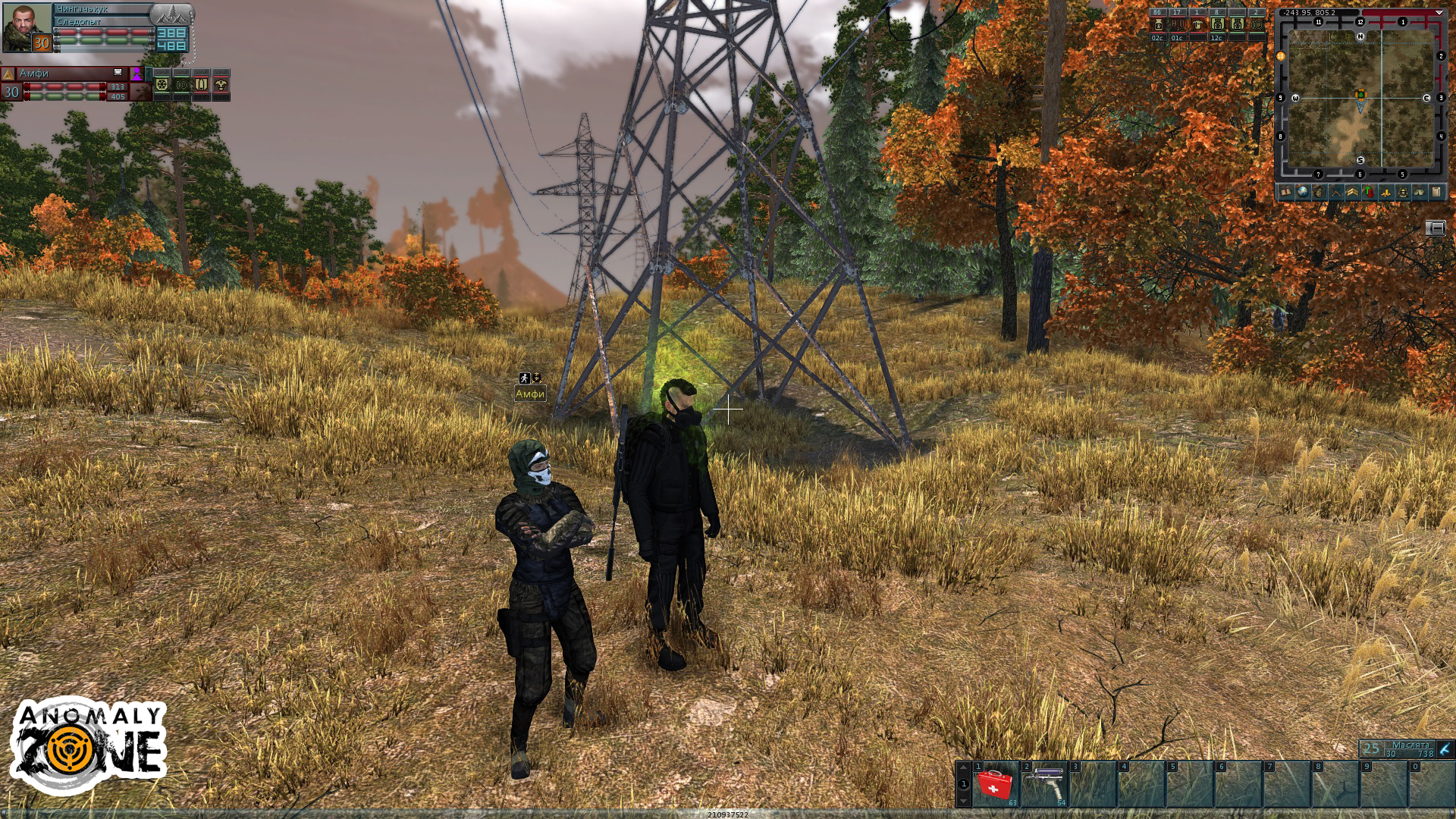Click the gold coins icon

coord(1386,193)
